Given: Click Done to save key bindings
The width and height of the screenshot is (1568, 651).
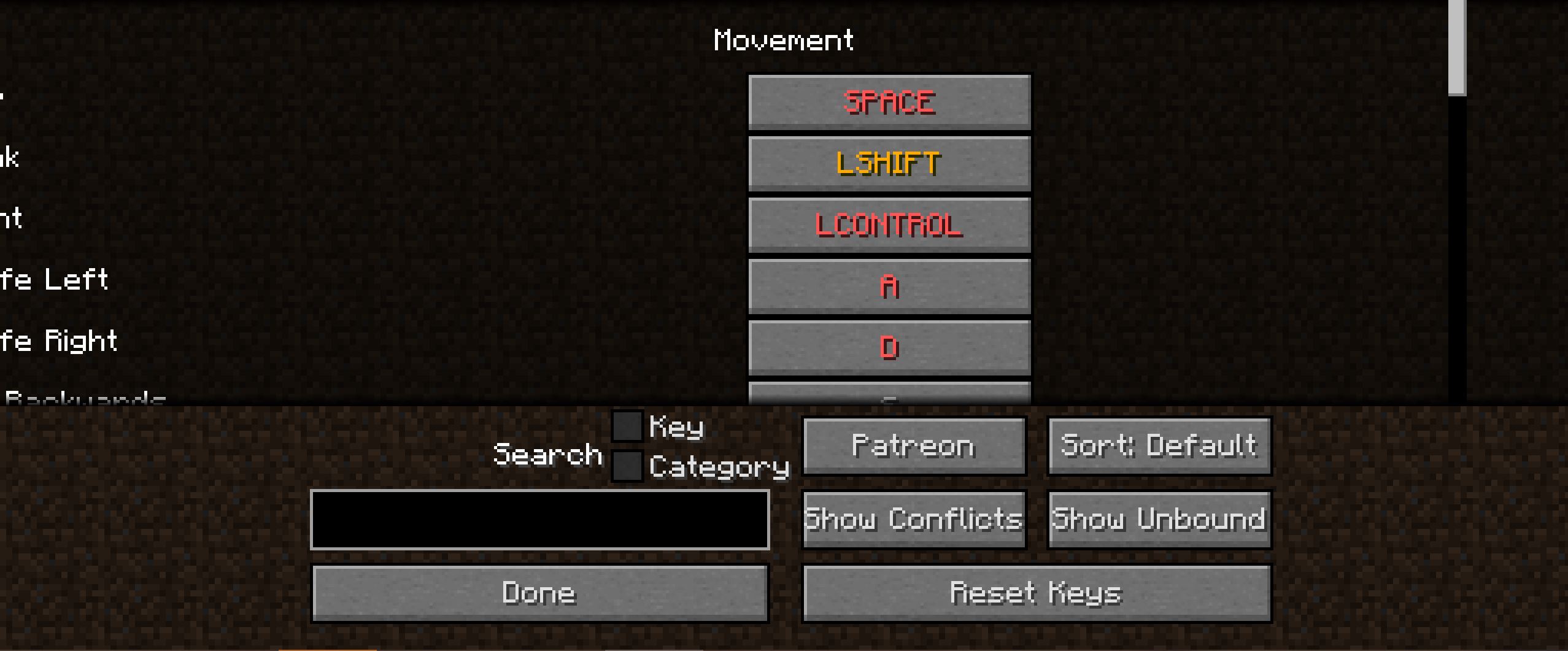Looking at the screenshot, I should click(x=539, y=592).
